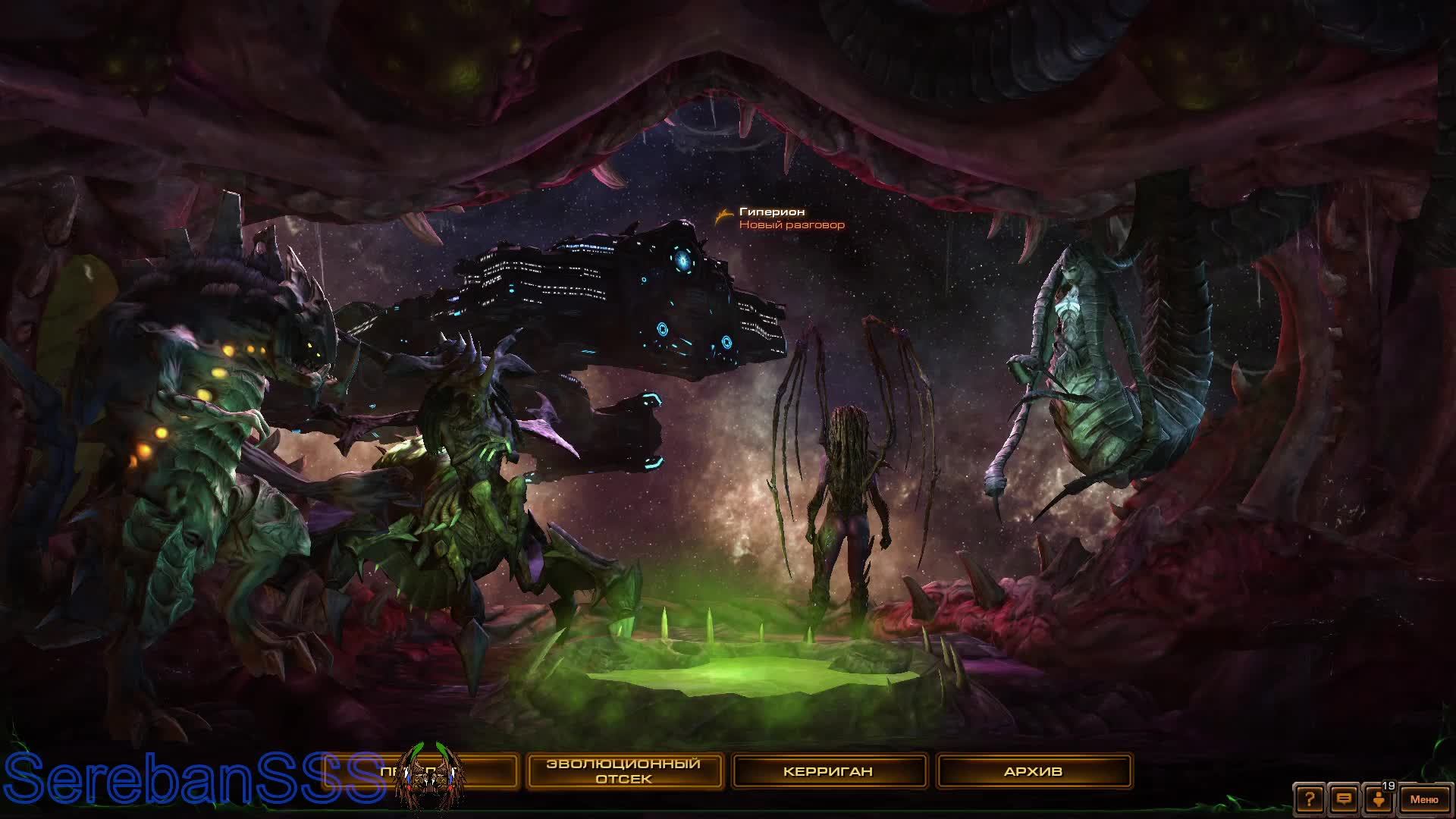Open the chat window icon in bottom right
The image size is (1456, 819).
[x=1344, y=798]
